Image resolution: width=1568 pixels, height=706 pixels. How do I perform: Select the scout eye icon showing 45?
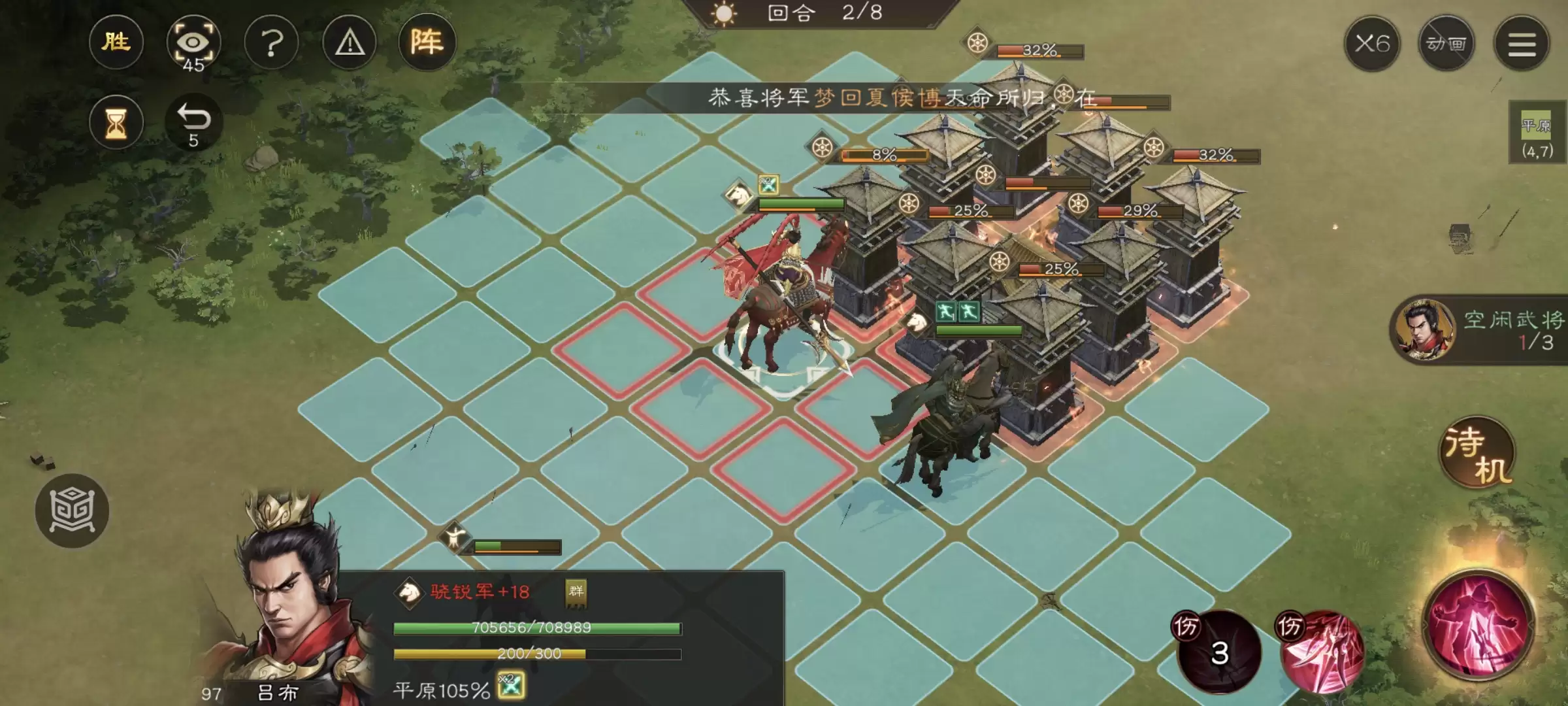point(195,42)
